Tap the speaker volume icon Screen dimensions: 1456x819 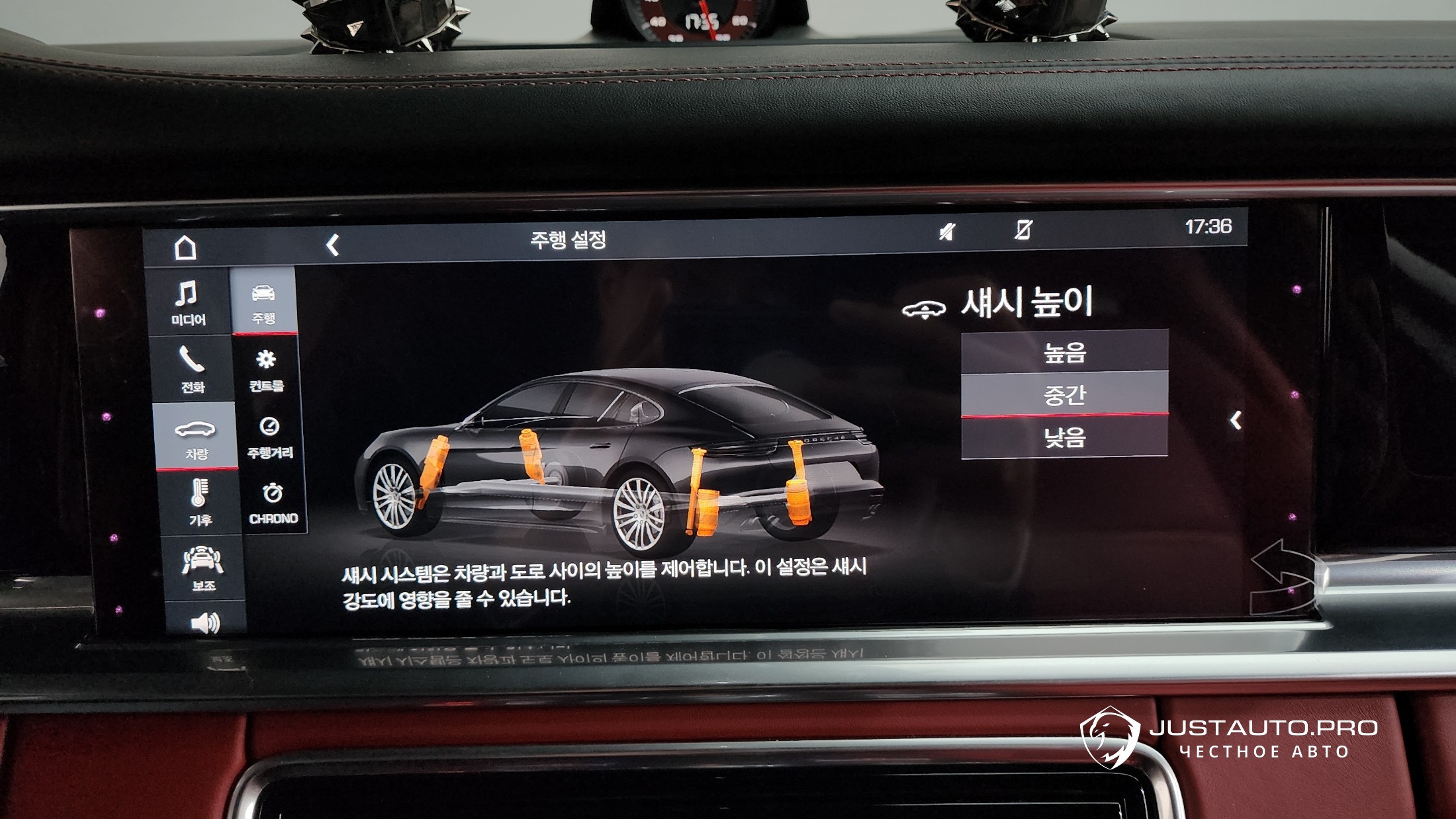point(205,623)
